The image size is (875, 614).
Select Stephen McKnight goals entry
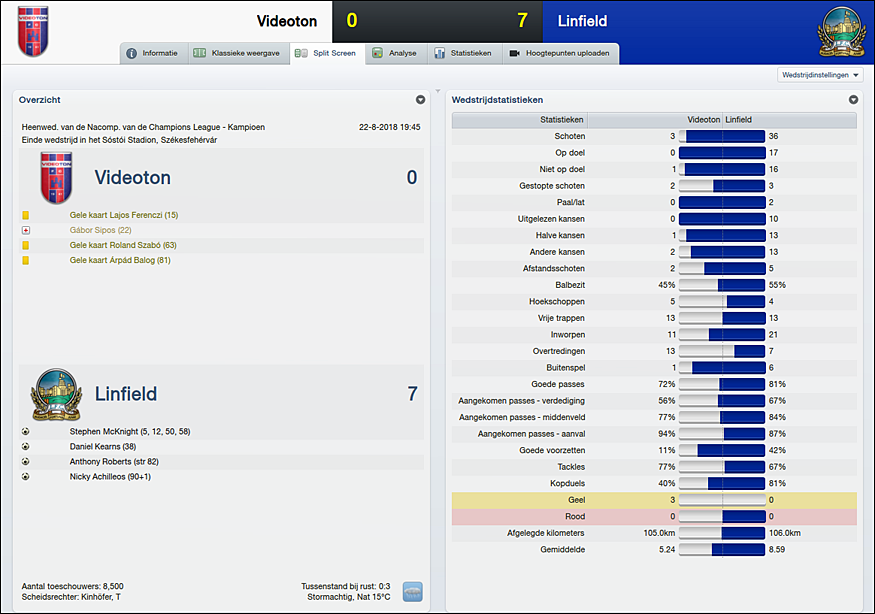tap(130, 432)
